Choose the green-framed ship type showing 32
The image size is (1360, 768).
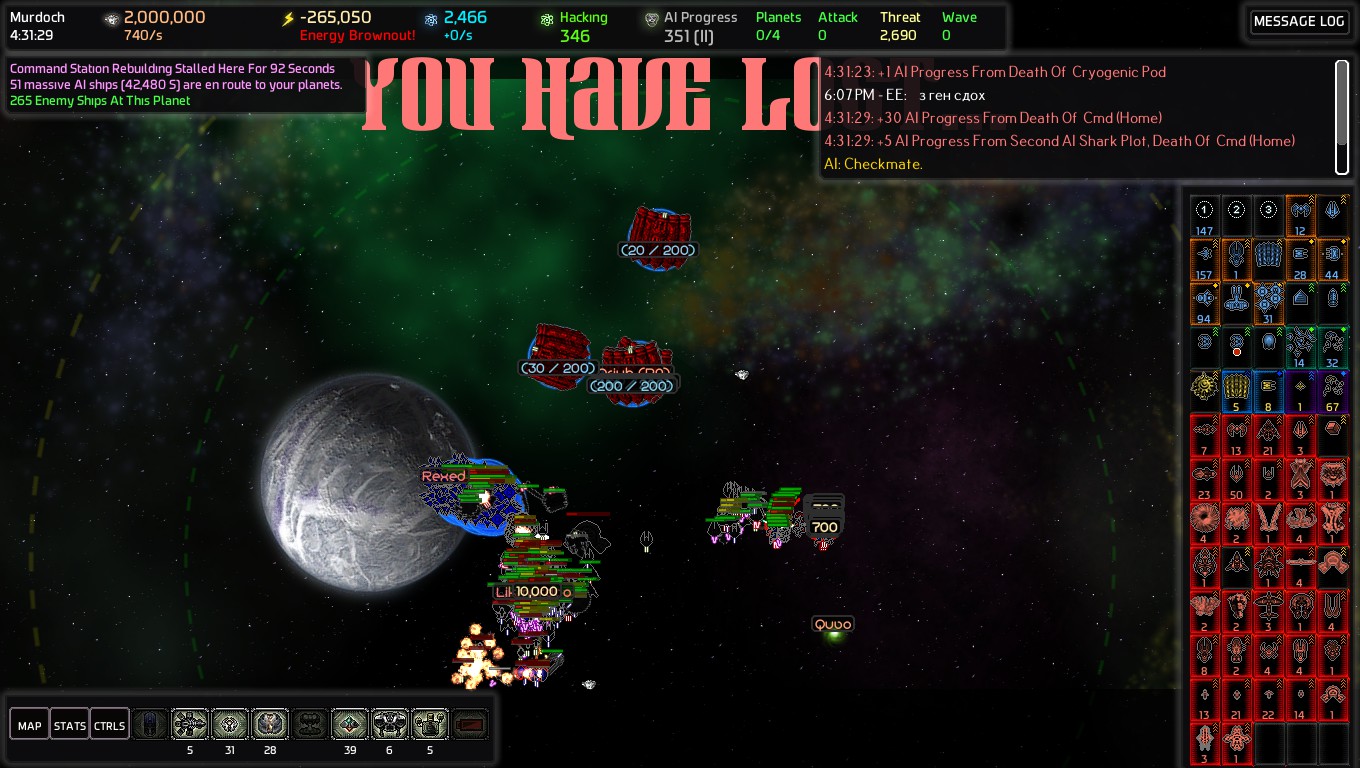pyautogui.click(x=1333, y=347)
